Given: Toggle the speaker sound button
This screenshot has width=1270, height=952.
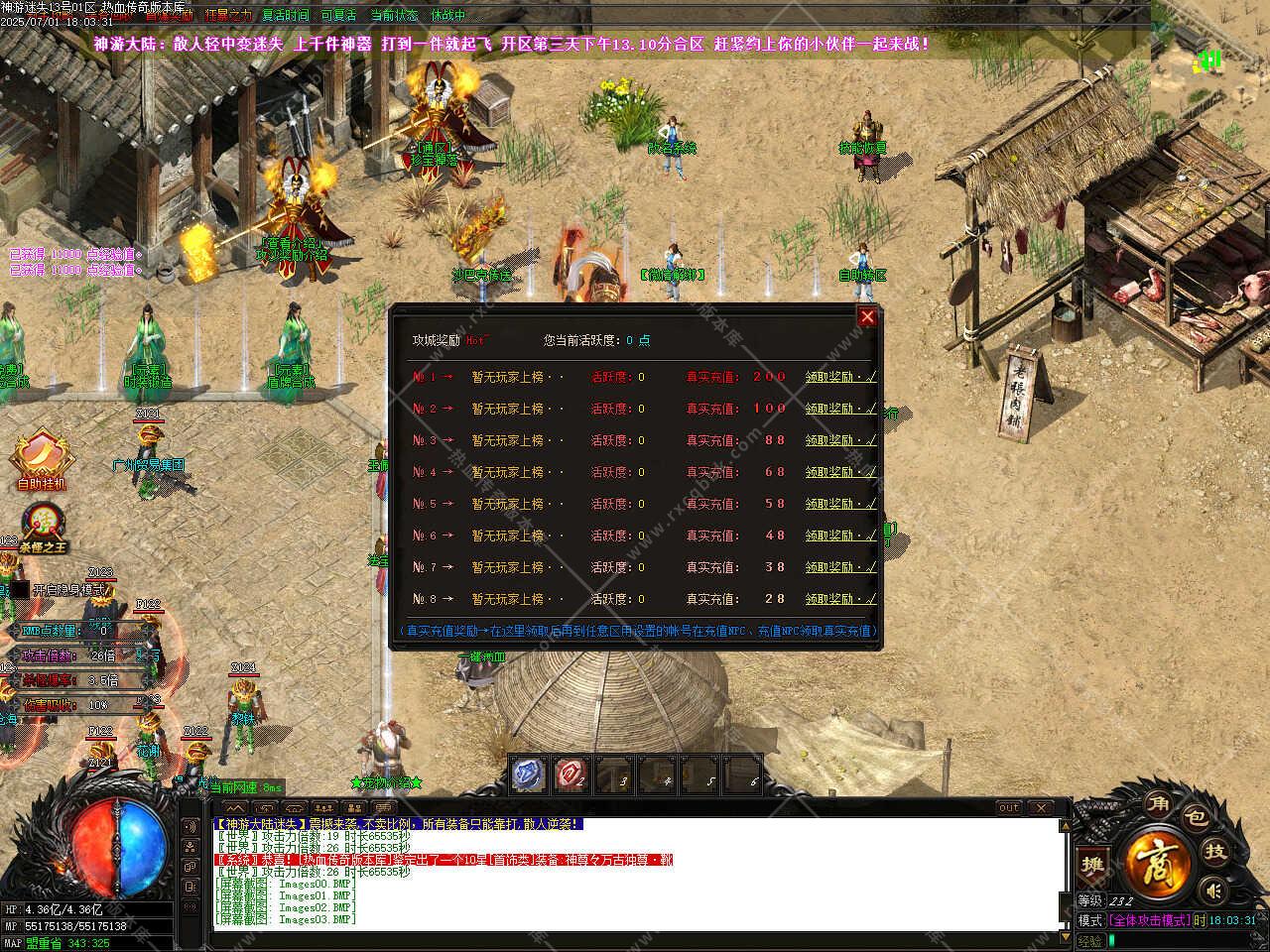Looking at the screenshot, I should point(1212,891).
